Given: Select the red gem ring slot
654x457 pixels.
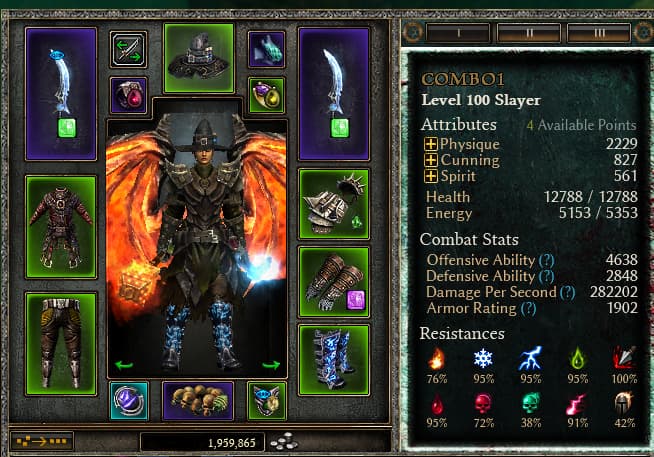Looking at the screenshot, I should coord(128,95).
